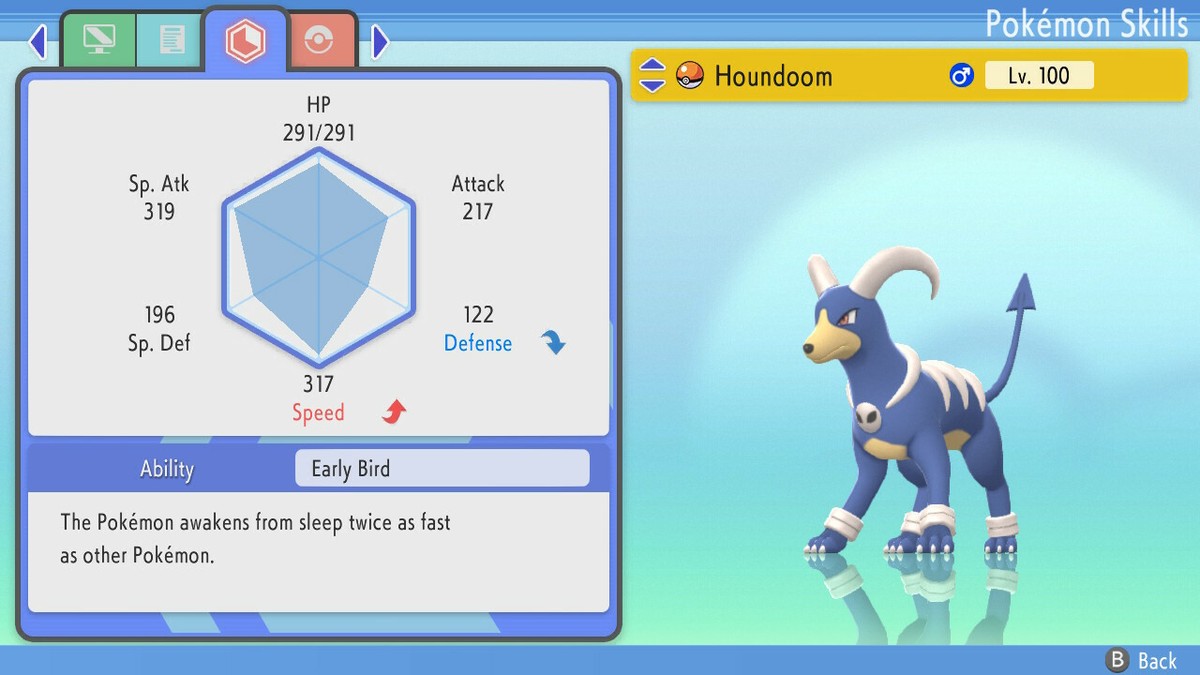Go to previous page with left arrow
Screen dimensions: 1200x675
click(x=38, y=42)
